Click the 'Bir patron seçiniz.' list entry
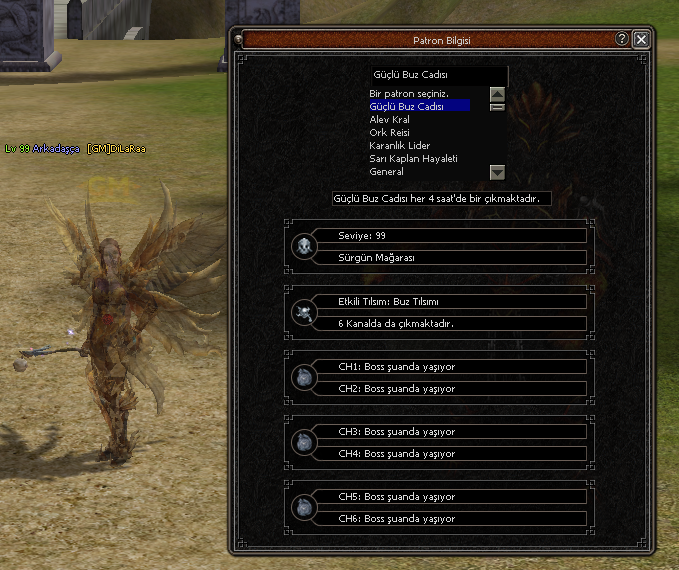The width and height of the screenshot is (679, 570). (x=407, y=93)
